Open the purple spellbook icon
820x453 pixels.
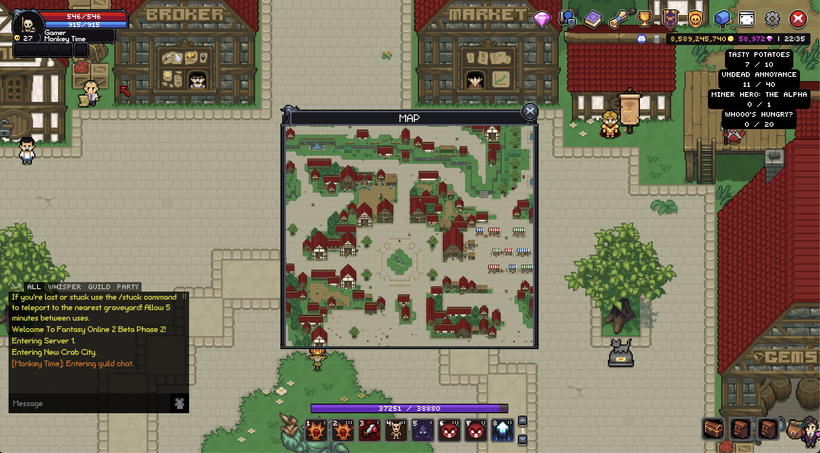593,19
